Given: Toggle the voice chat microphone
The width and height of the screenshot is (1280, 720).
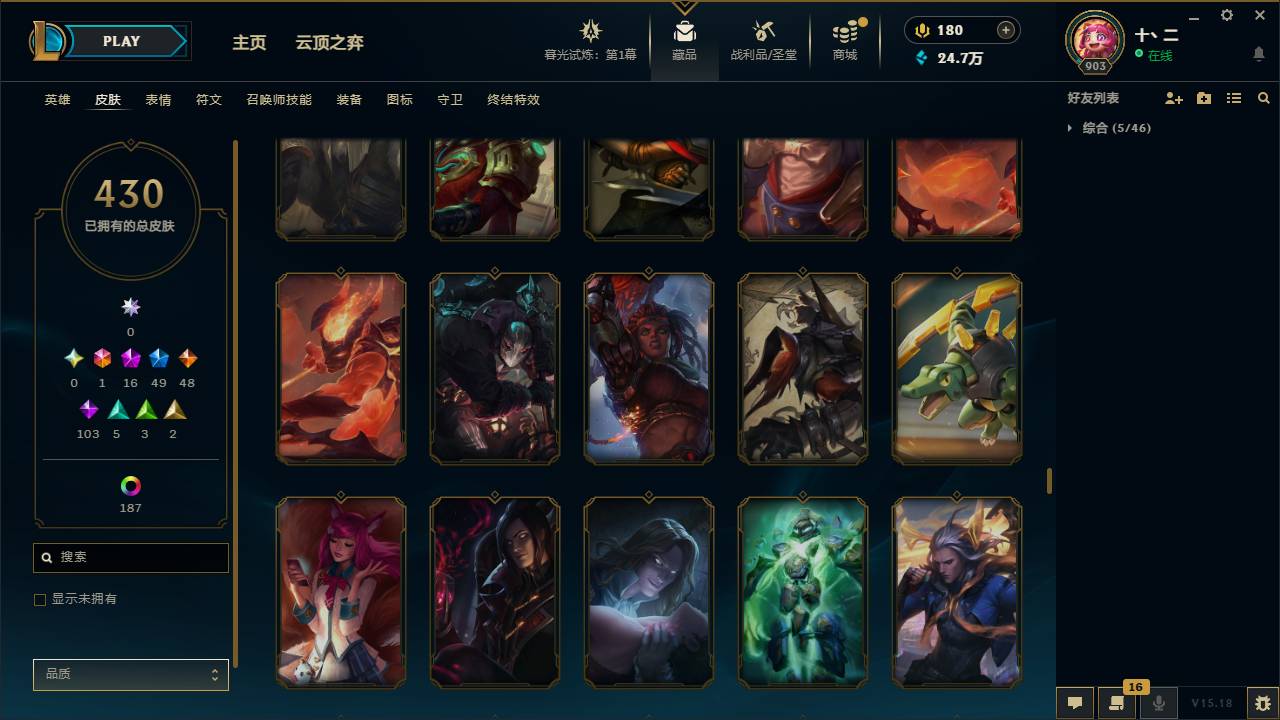Looking at the screenshot, I should tap(1159, 703).
